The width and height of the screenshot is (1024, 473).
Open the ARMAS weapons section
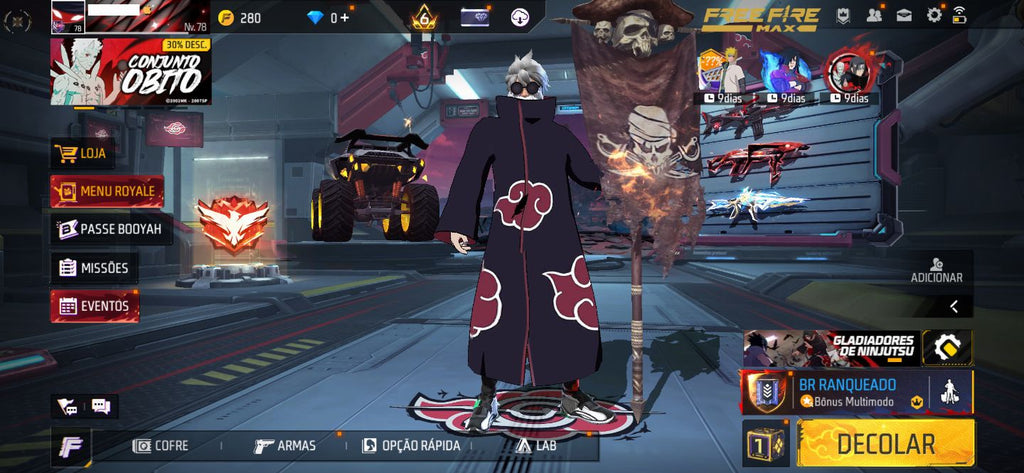285,445
